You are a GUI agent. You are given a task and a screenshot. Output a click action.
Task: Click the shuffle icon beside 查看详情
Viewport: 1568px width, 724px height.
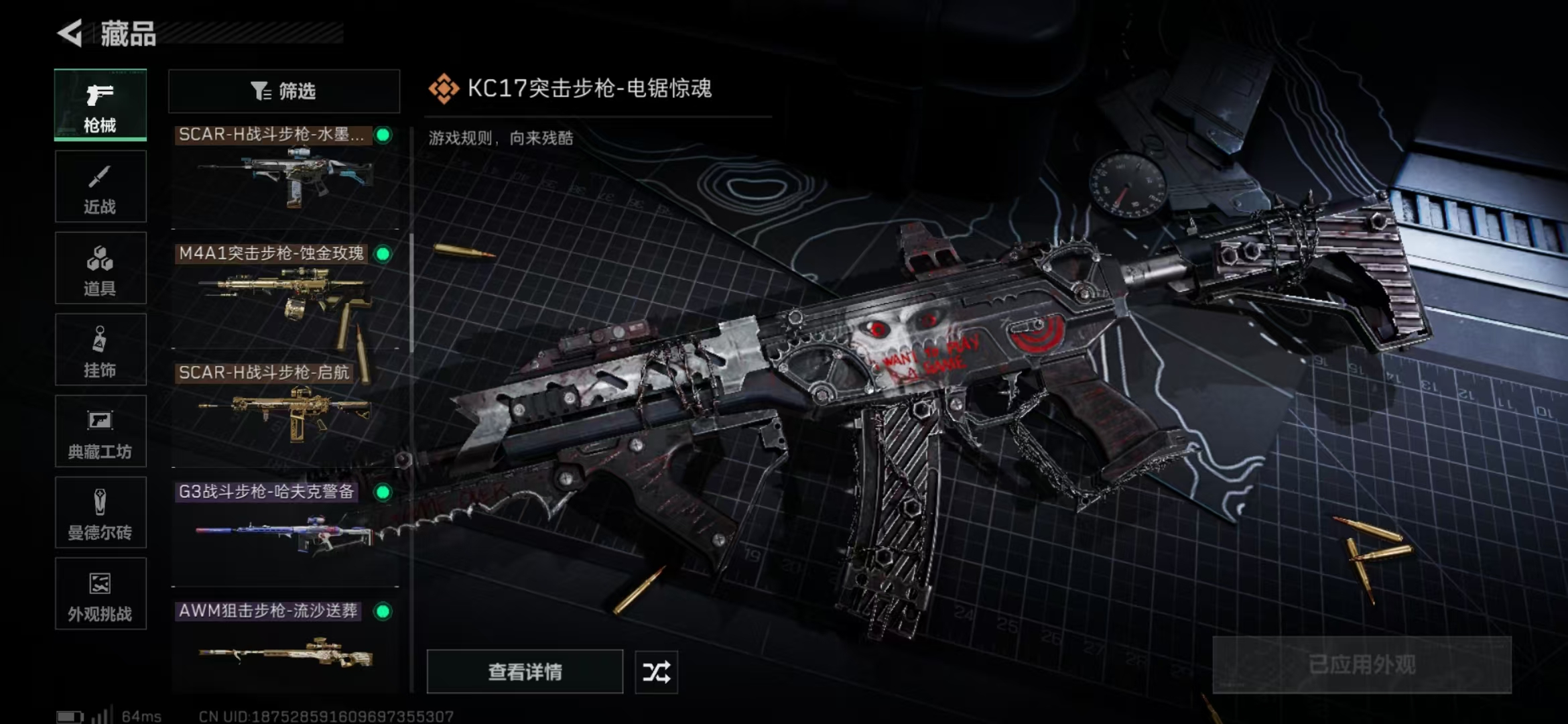coord(655,672)
